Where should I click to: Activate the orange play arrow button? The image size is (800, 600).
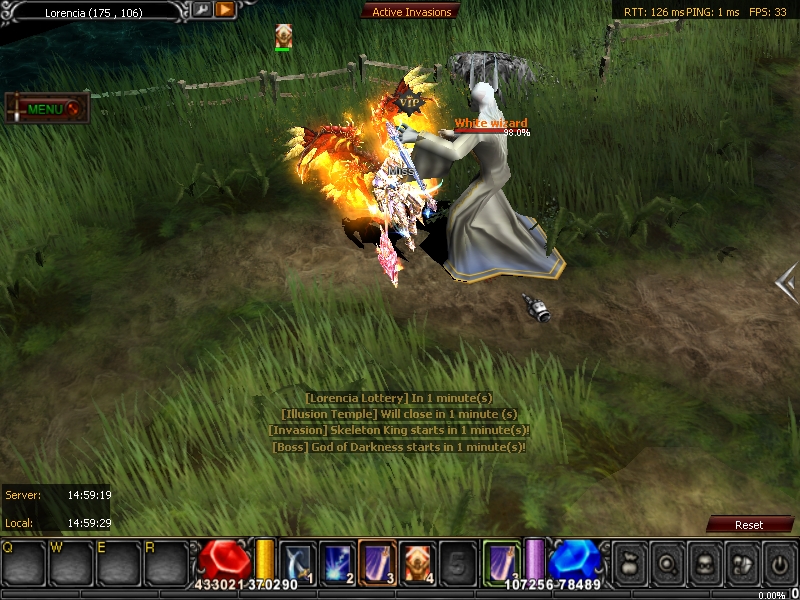tap(225, 10)
